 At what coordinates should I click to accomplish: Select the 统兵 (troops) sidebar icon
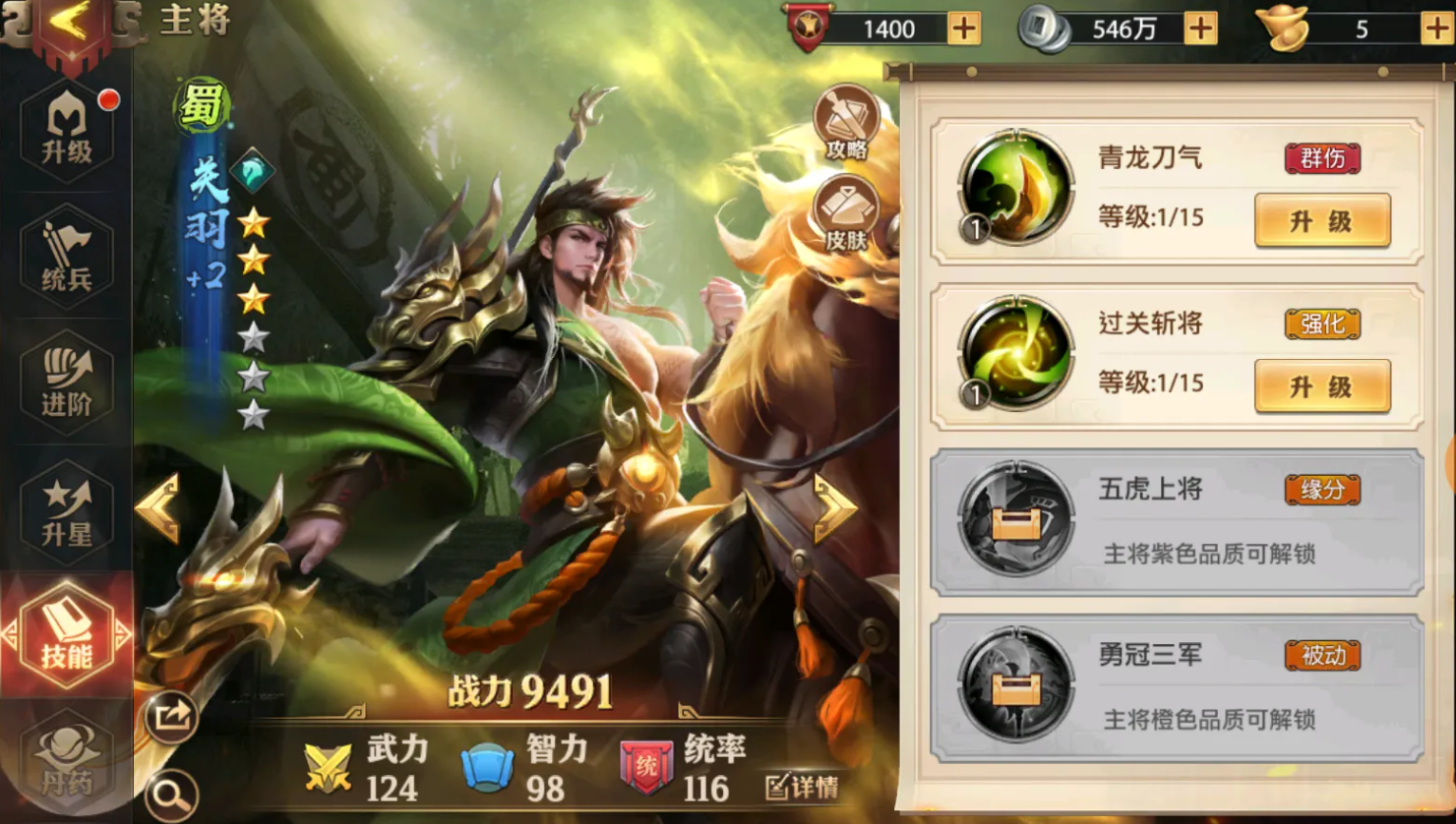pos(66,259)
